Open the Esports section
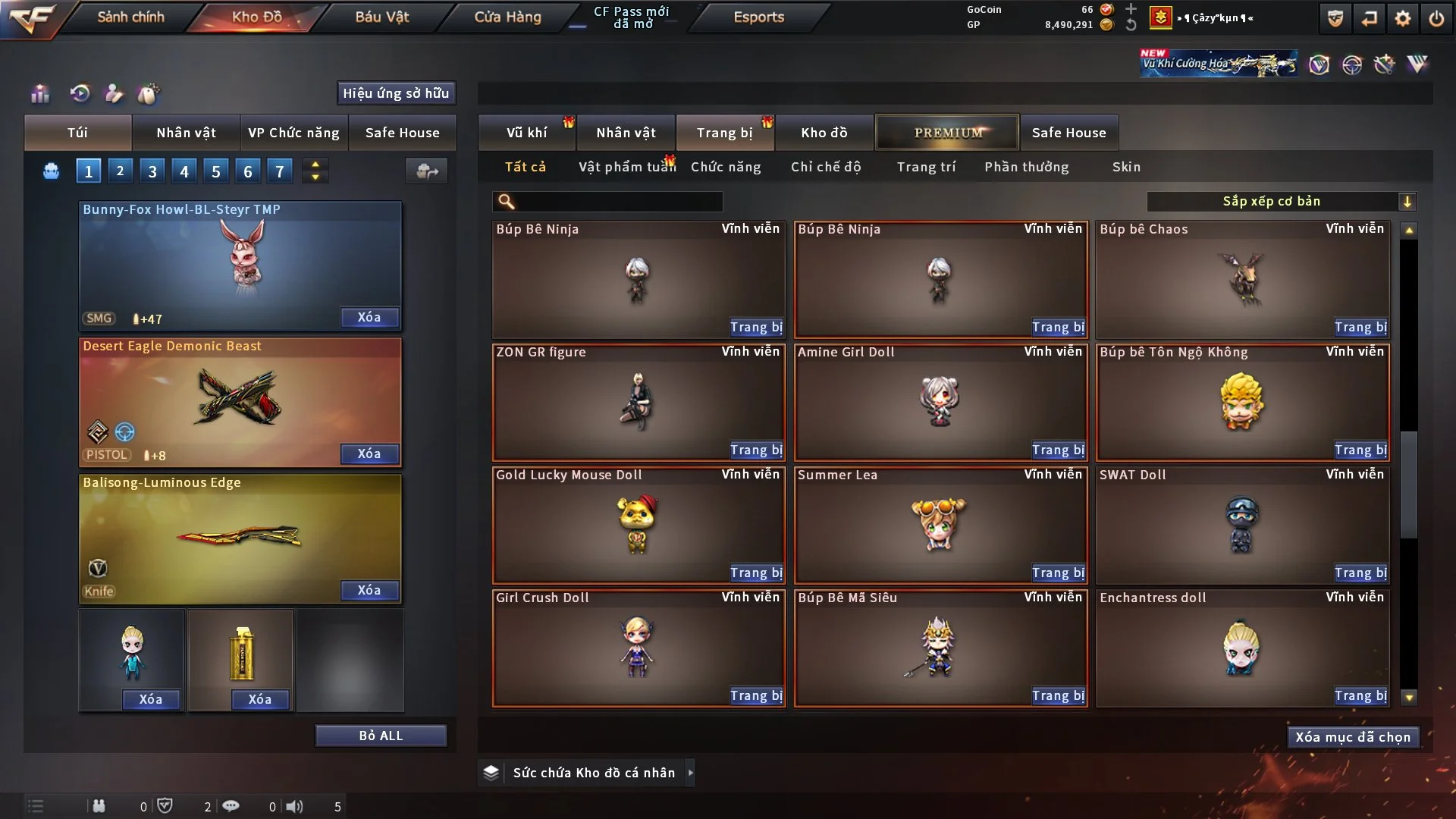 [758, 17]
